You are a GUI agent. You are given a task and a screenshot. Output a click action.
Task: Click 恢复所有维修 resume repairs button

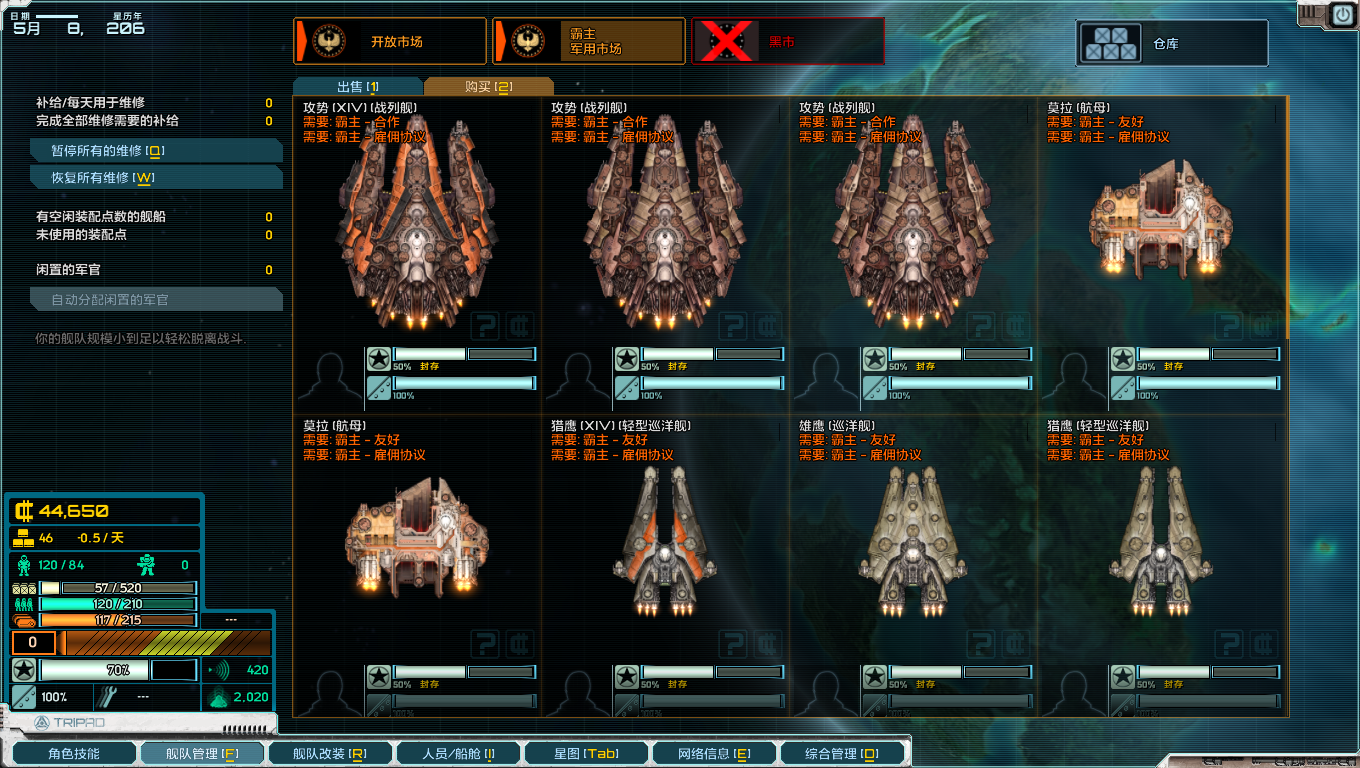coord(157,178)
